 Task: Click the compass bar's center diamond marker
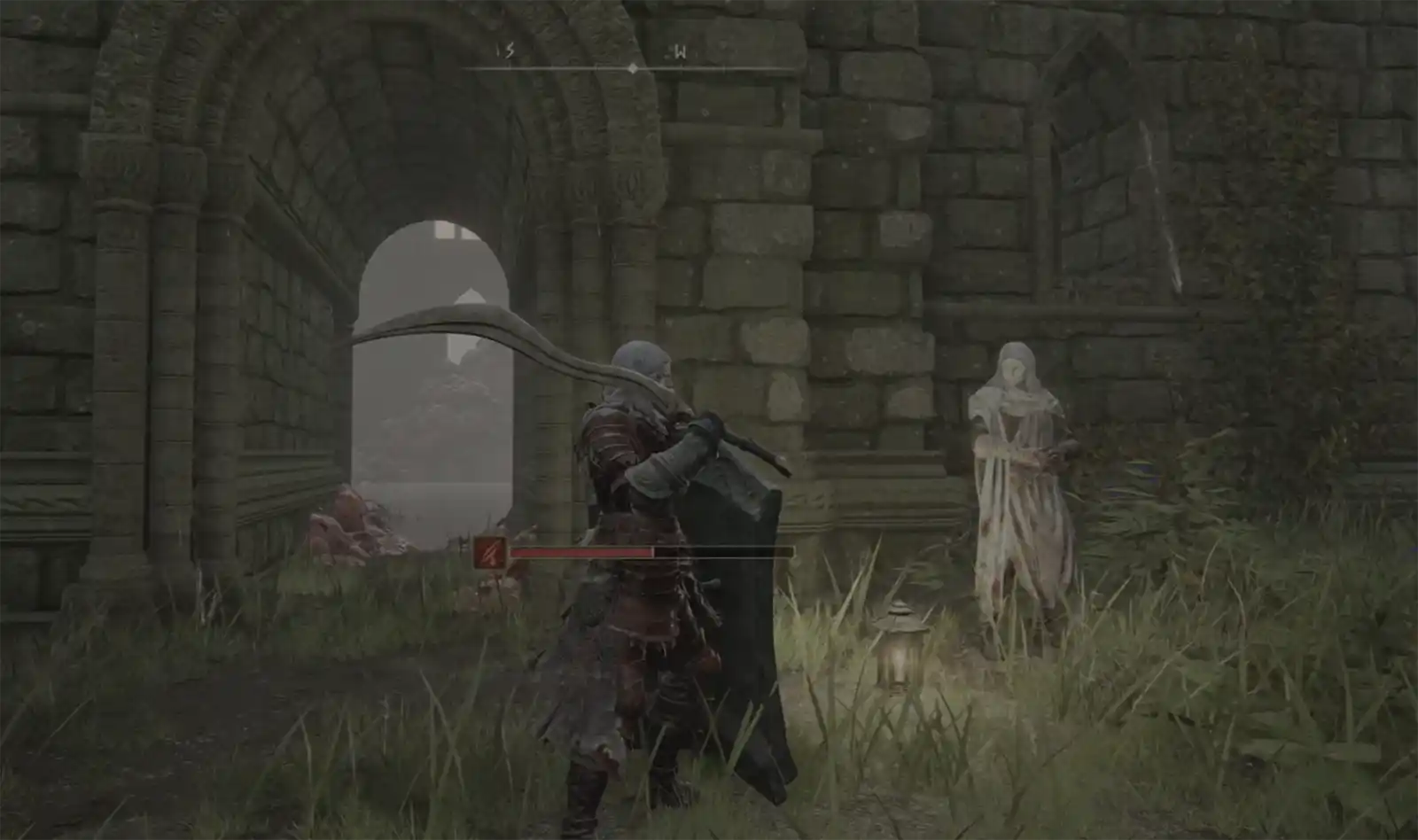(632, 68)
